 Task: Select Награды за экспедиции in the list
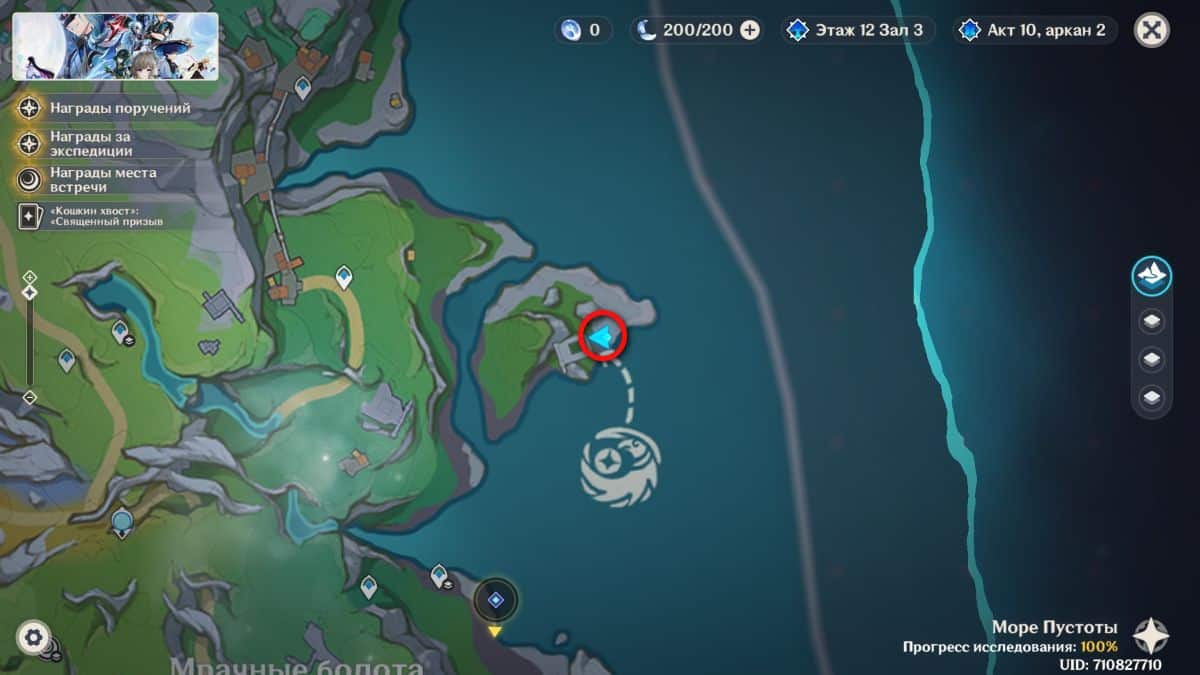click(90, 143)
